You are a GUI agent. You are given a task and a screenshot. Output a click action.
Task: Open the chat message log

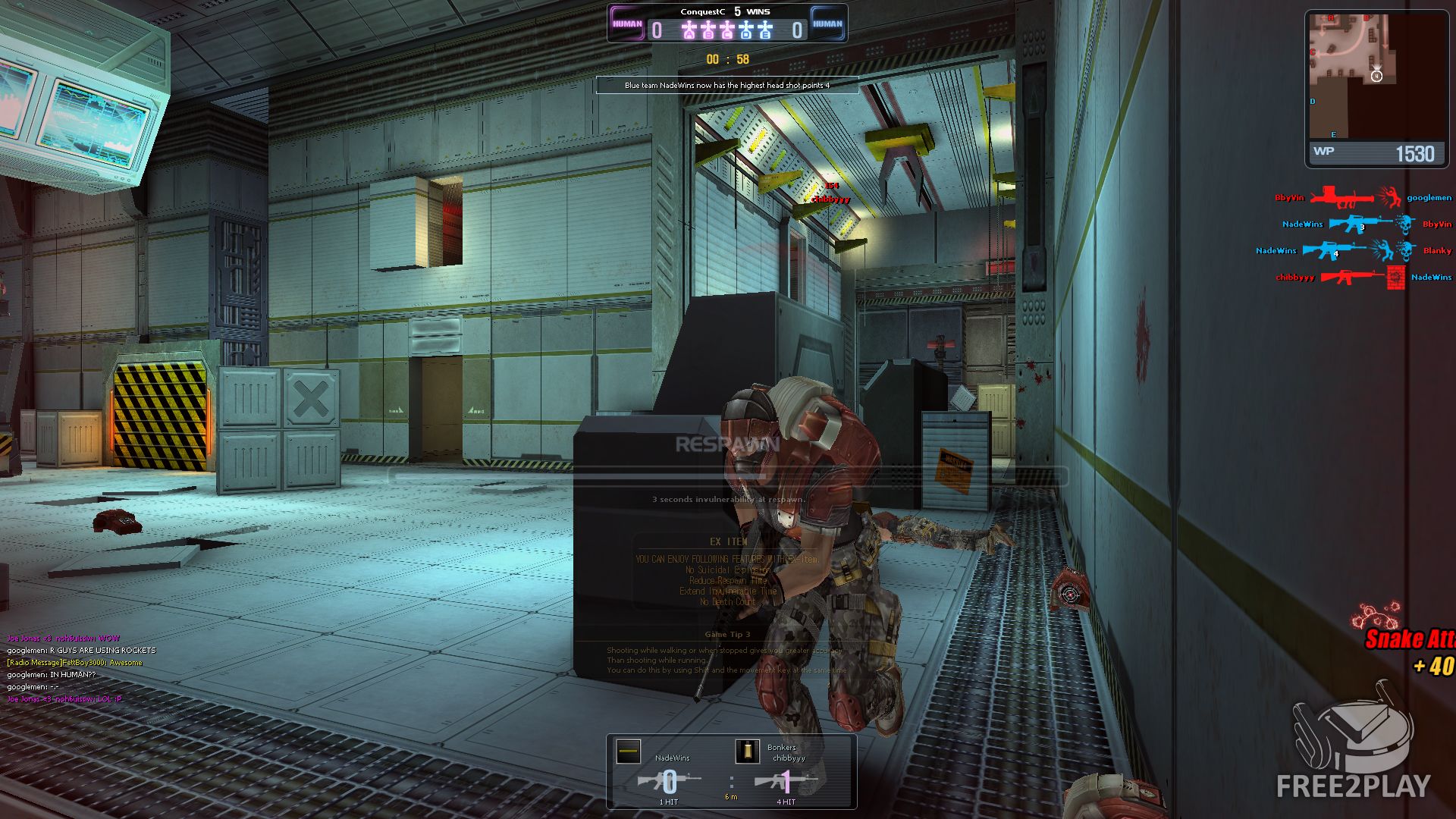point(82,668)
